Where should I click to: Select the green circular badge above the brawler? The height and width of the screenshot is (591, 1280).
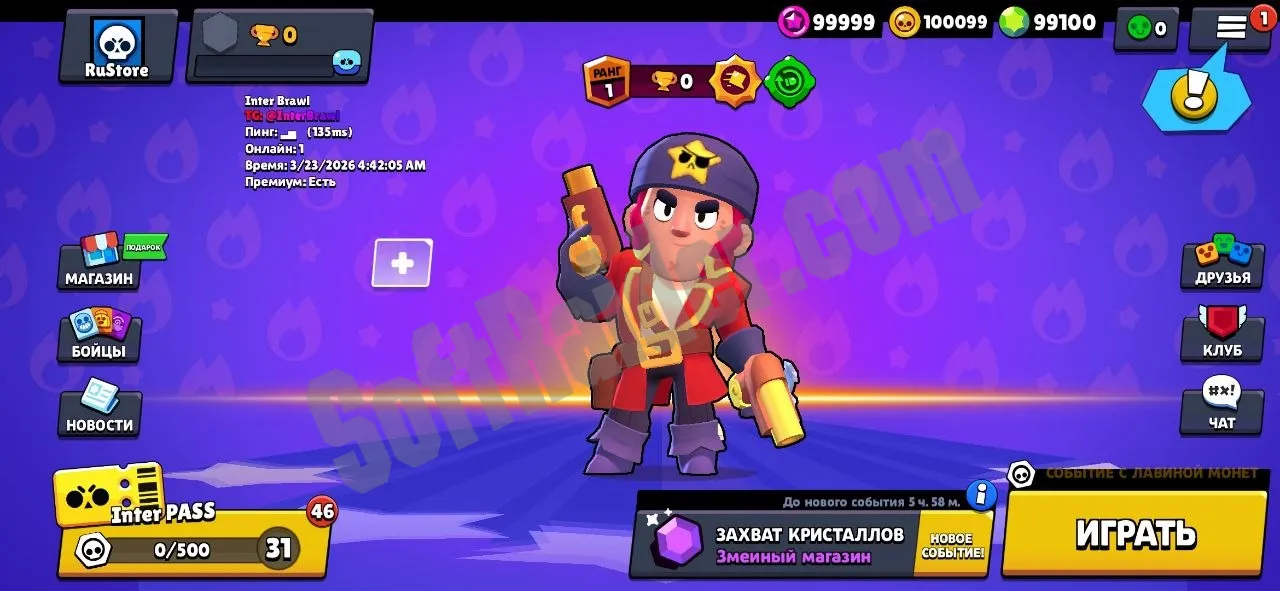tap(790, 82)
